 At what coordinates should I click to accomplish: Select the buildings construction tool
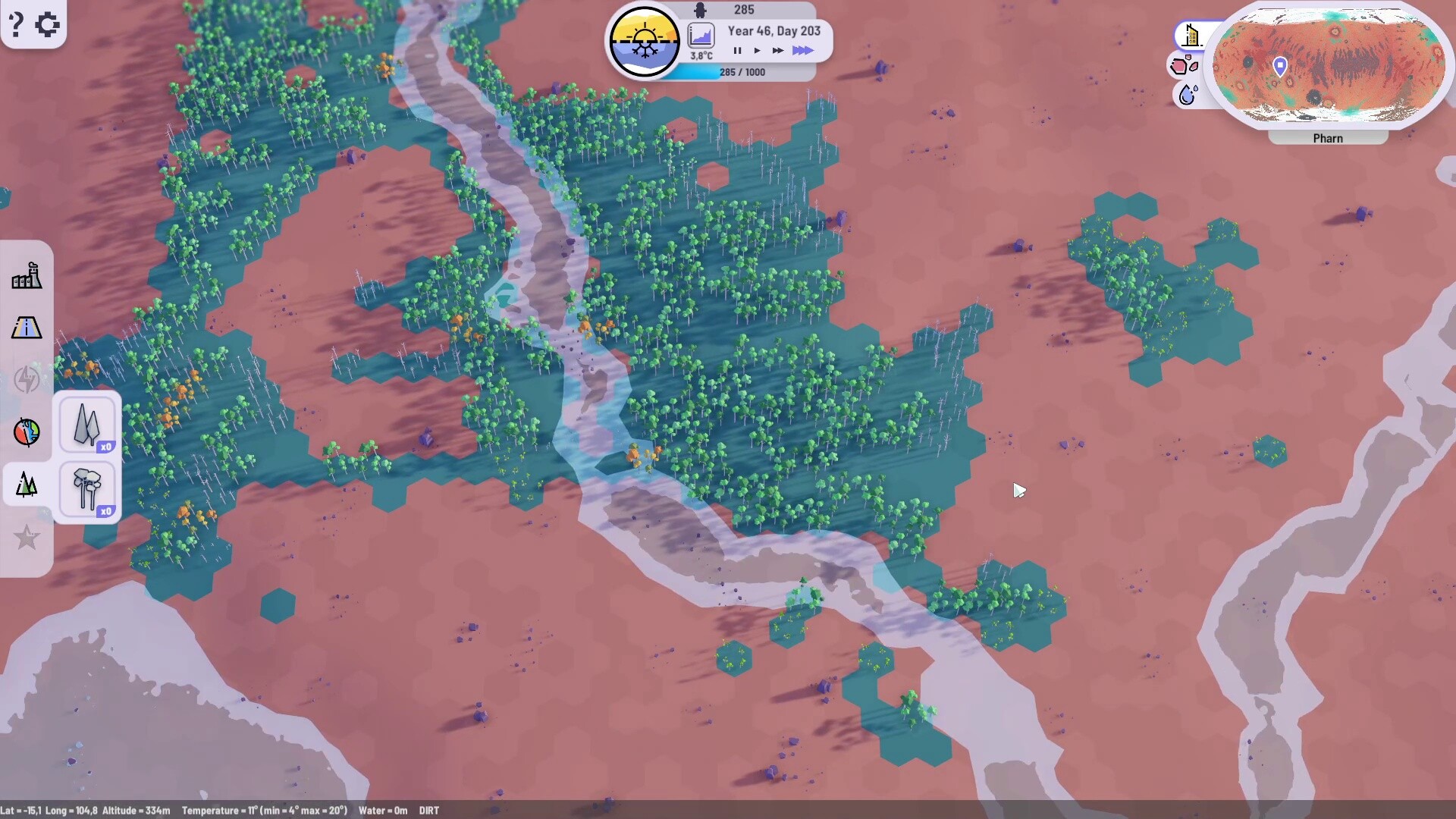click(27, 275)
